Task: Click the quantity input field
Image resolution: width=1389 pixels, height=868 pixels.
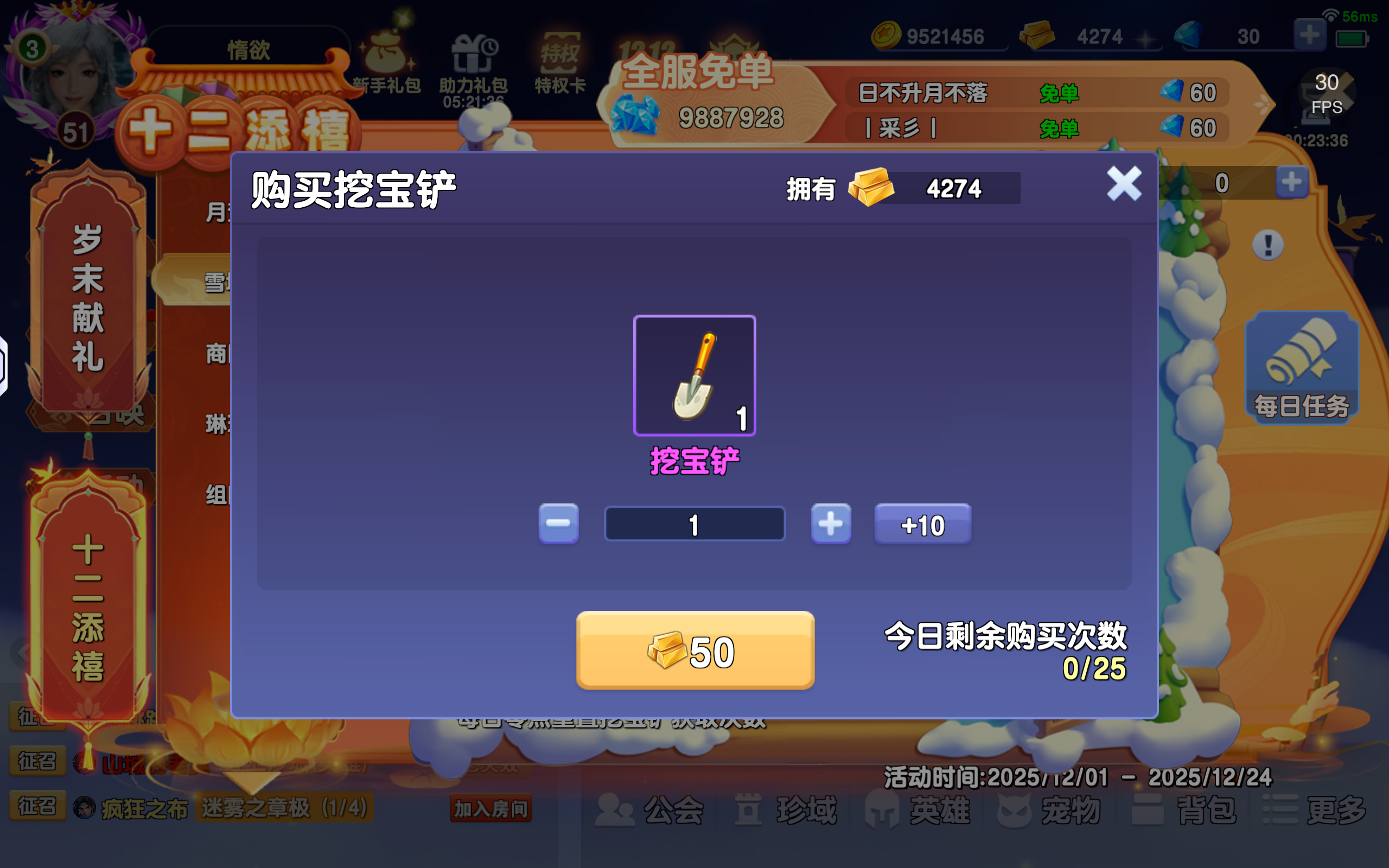Action: [x=694, y=523]
